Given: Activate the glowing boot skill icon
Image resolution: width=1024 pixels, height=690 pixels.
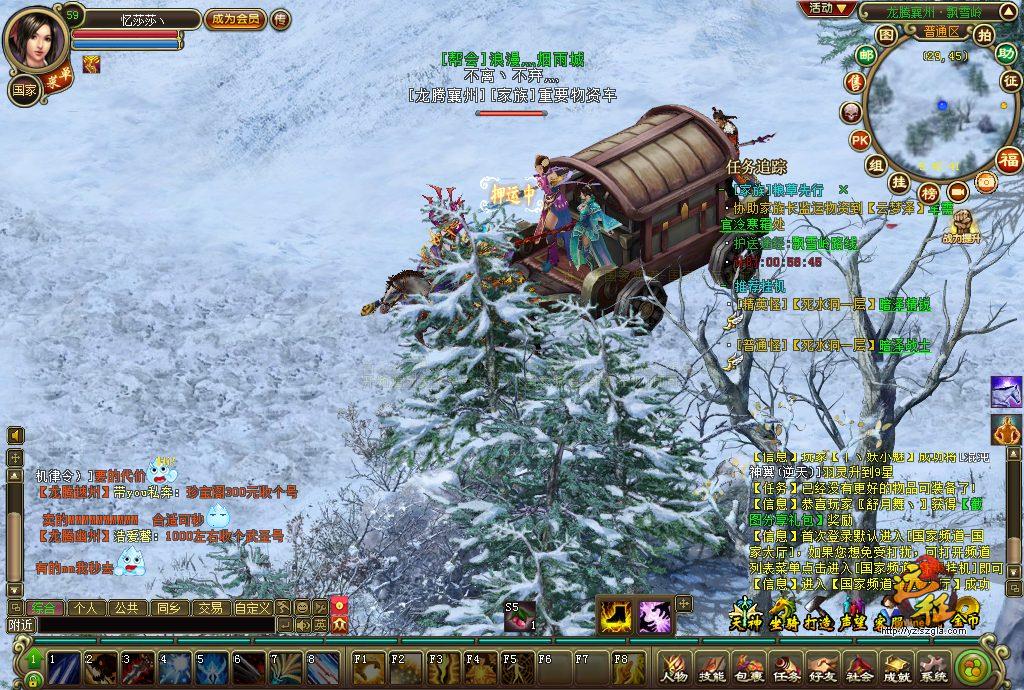Looking at the screenshot, I should coord(615,613).
